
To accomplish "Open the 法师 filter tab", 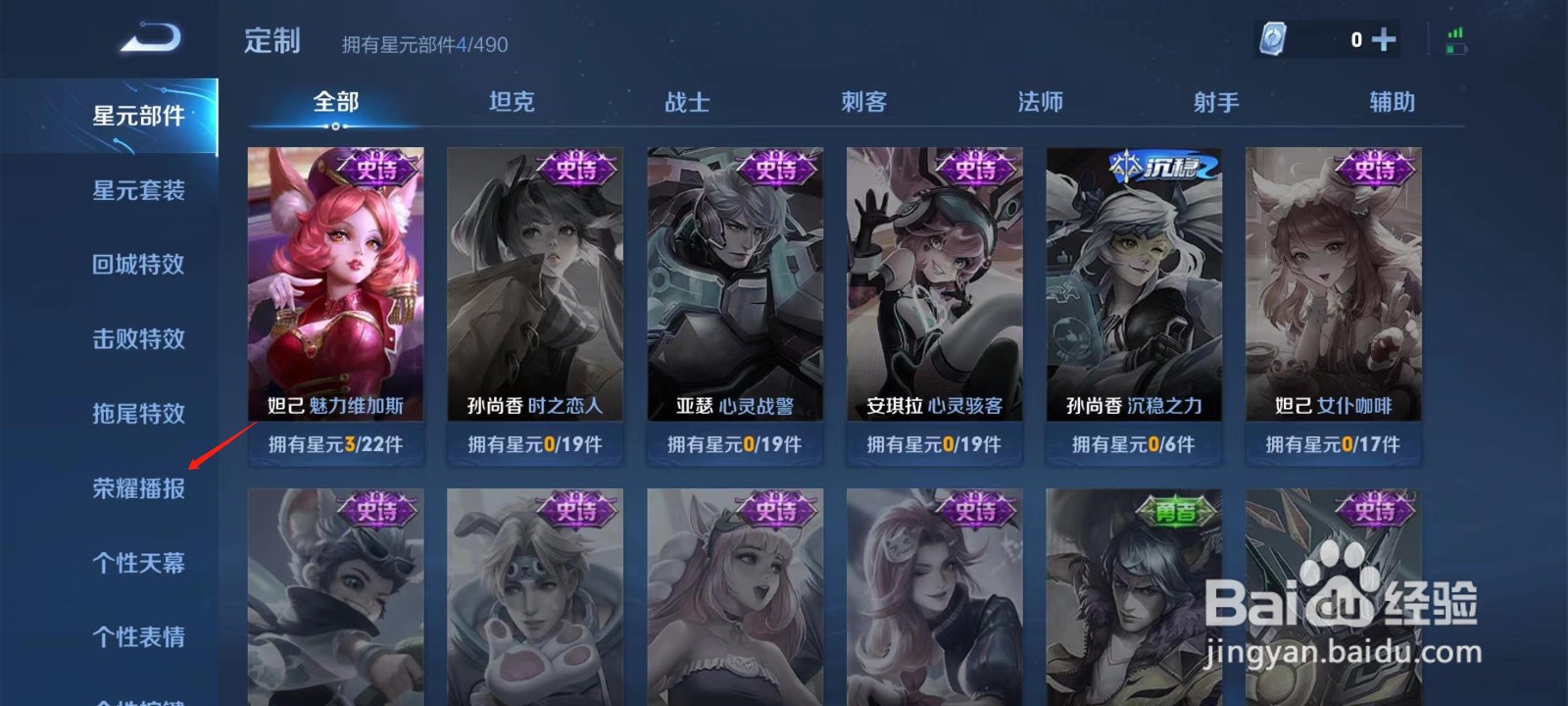I will [x=1039, y=102].
